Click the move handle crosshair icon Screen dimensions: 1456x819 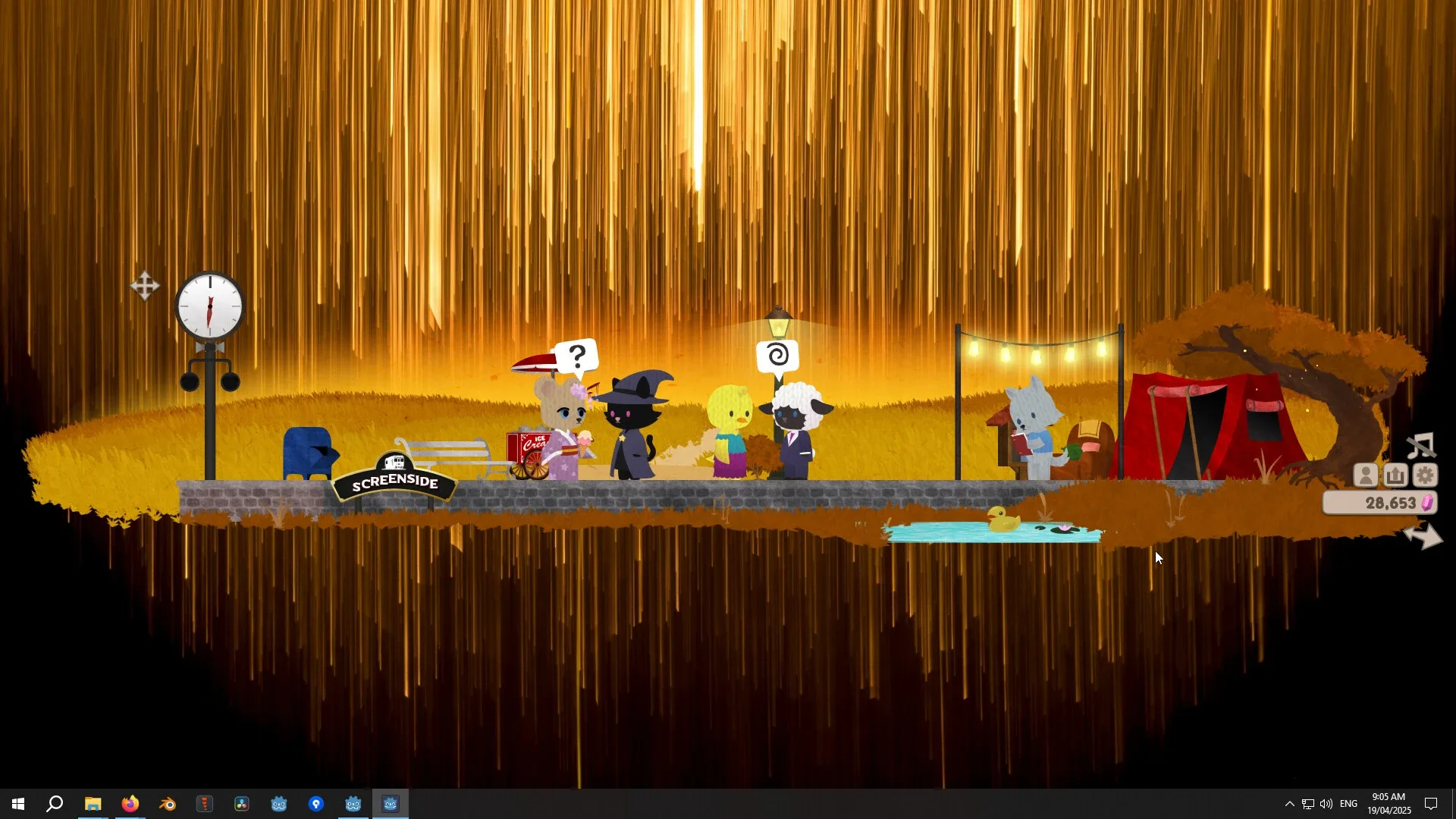click(145, 287)
